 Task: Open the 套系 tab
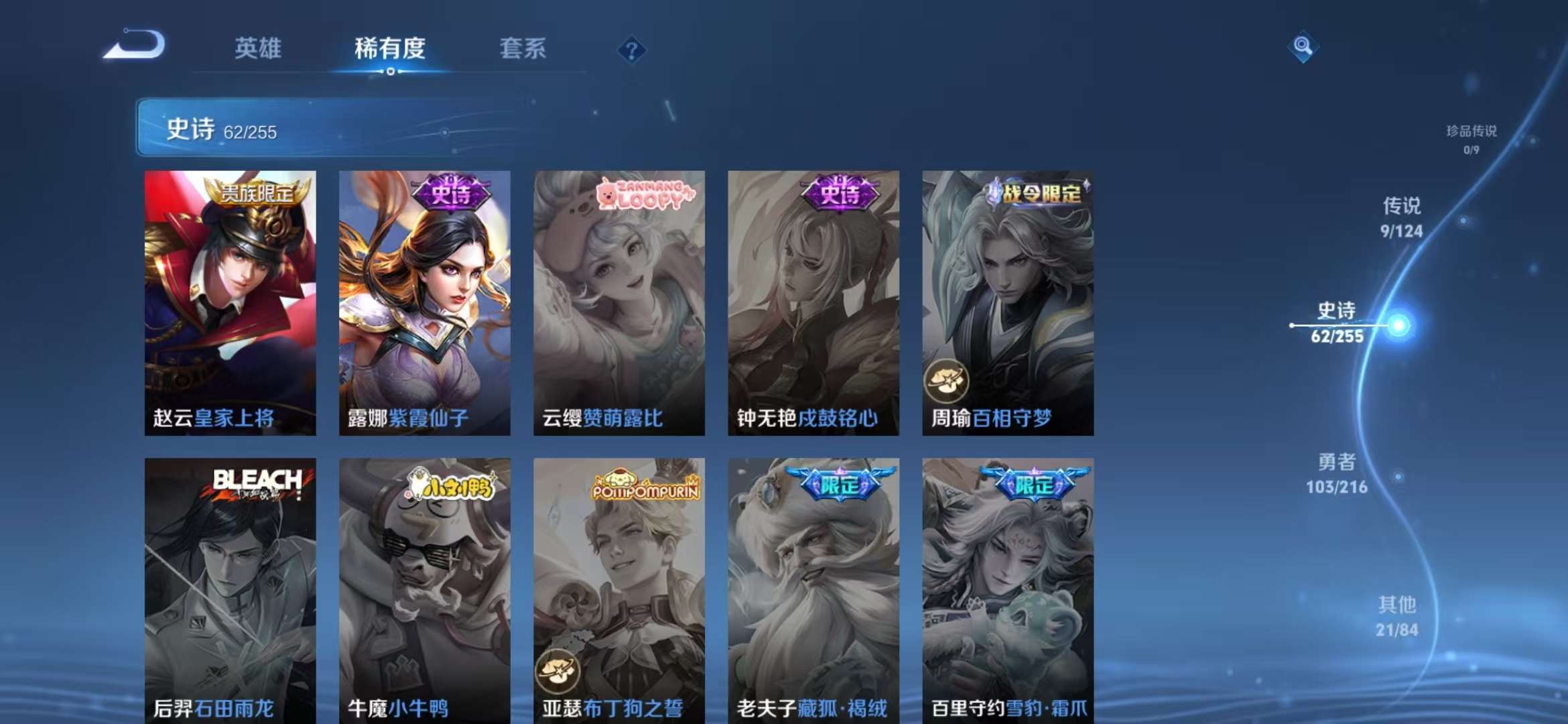point(521,48)
